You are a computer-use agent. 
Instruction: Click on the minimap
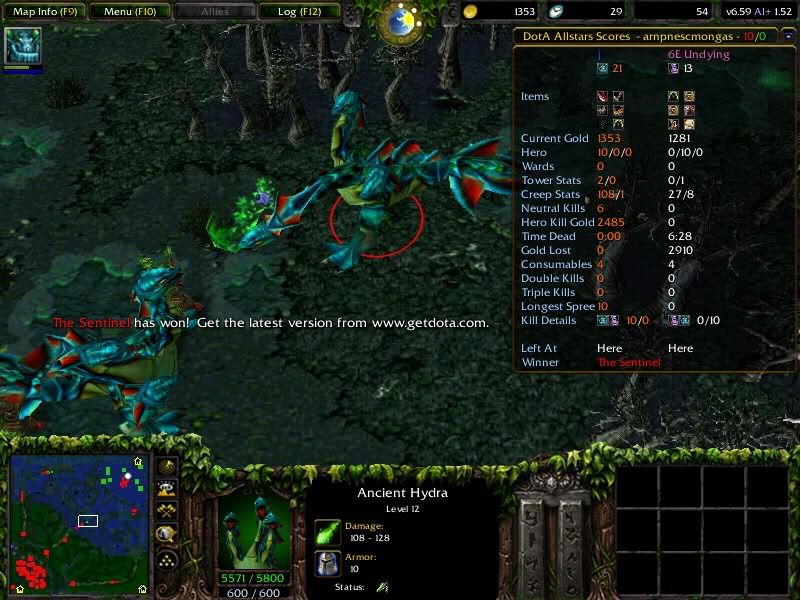(79, 521)
